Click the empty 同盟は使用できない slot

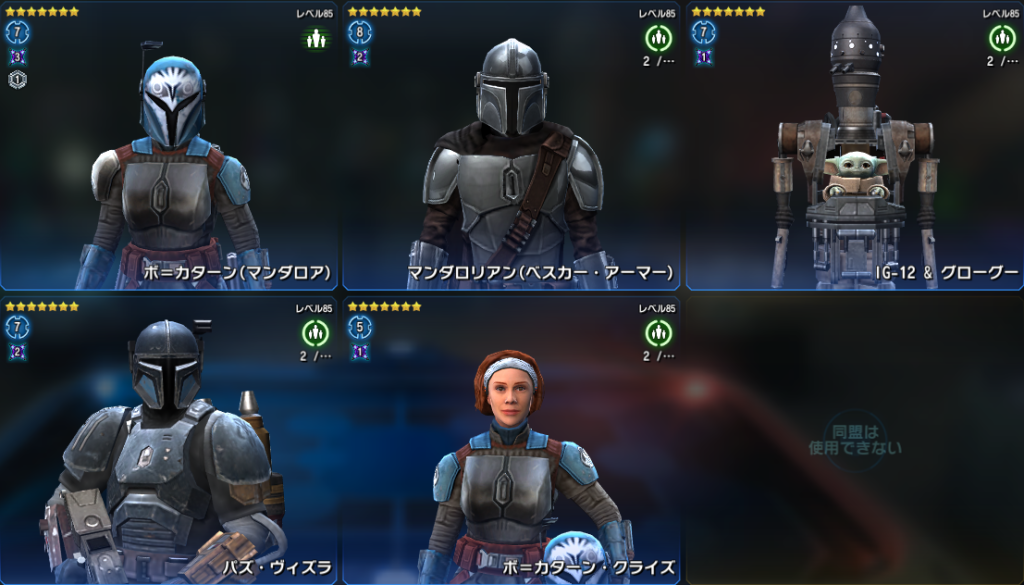pyautogui.click(x=854, y=440)
